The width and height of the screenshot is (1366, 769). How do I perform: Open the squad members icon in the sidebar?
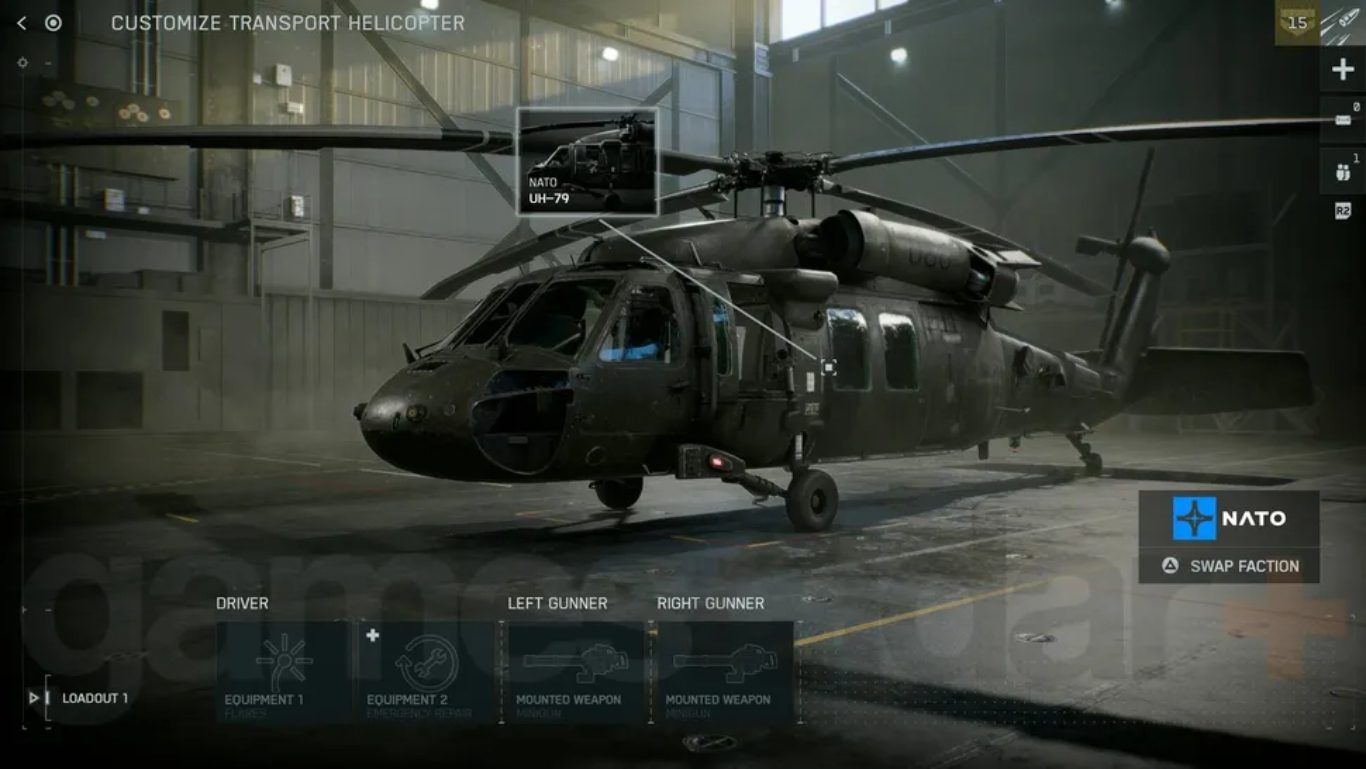point(1342,171)
